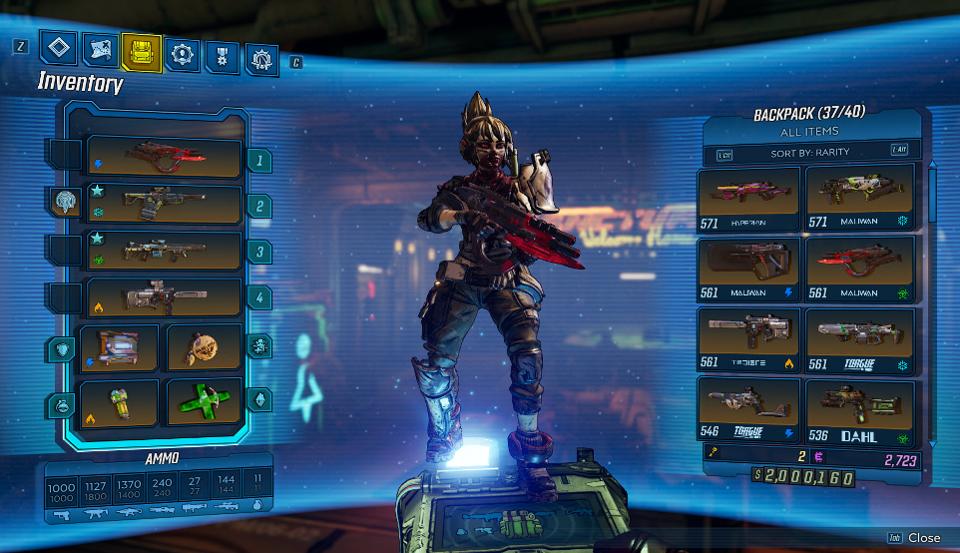Pick the level 571 Hyperion weapon in backpack
The image size is (960, 553).
[749, 197]
